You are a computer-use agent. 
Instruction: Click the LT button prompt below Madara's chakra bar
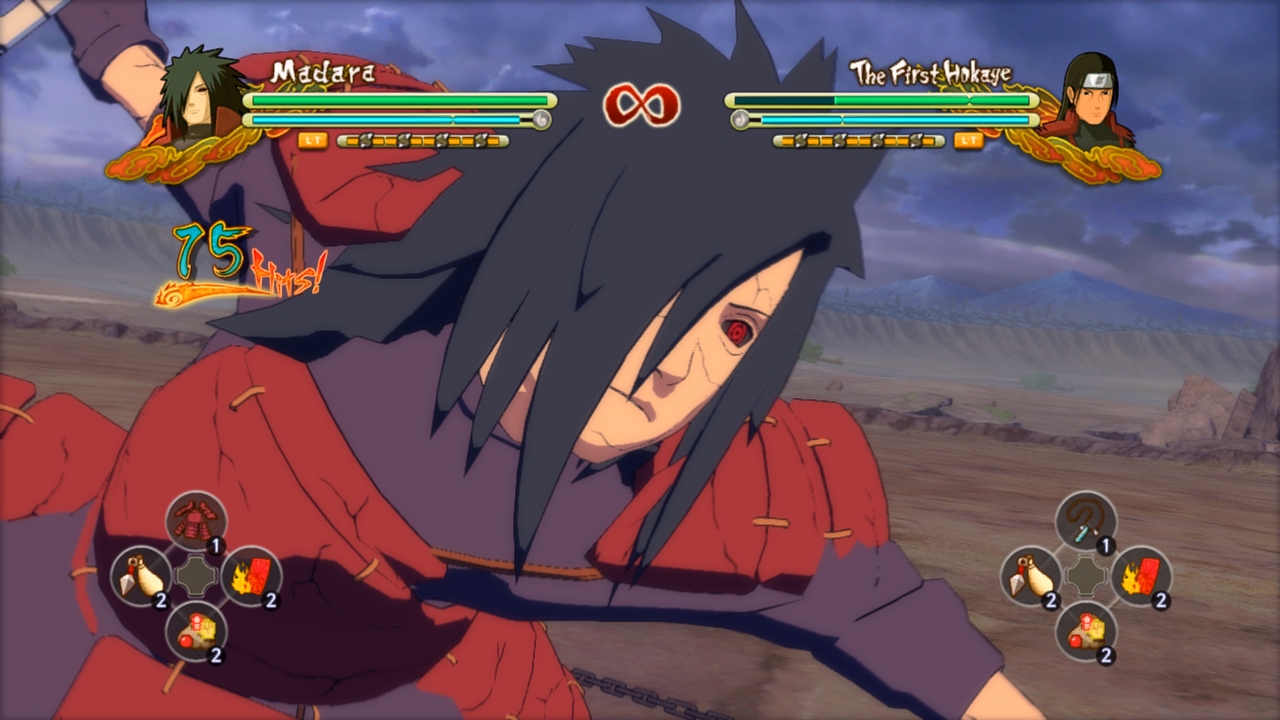(313, 142)
